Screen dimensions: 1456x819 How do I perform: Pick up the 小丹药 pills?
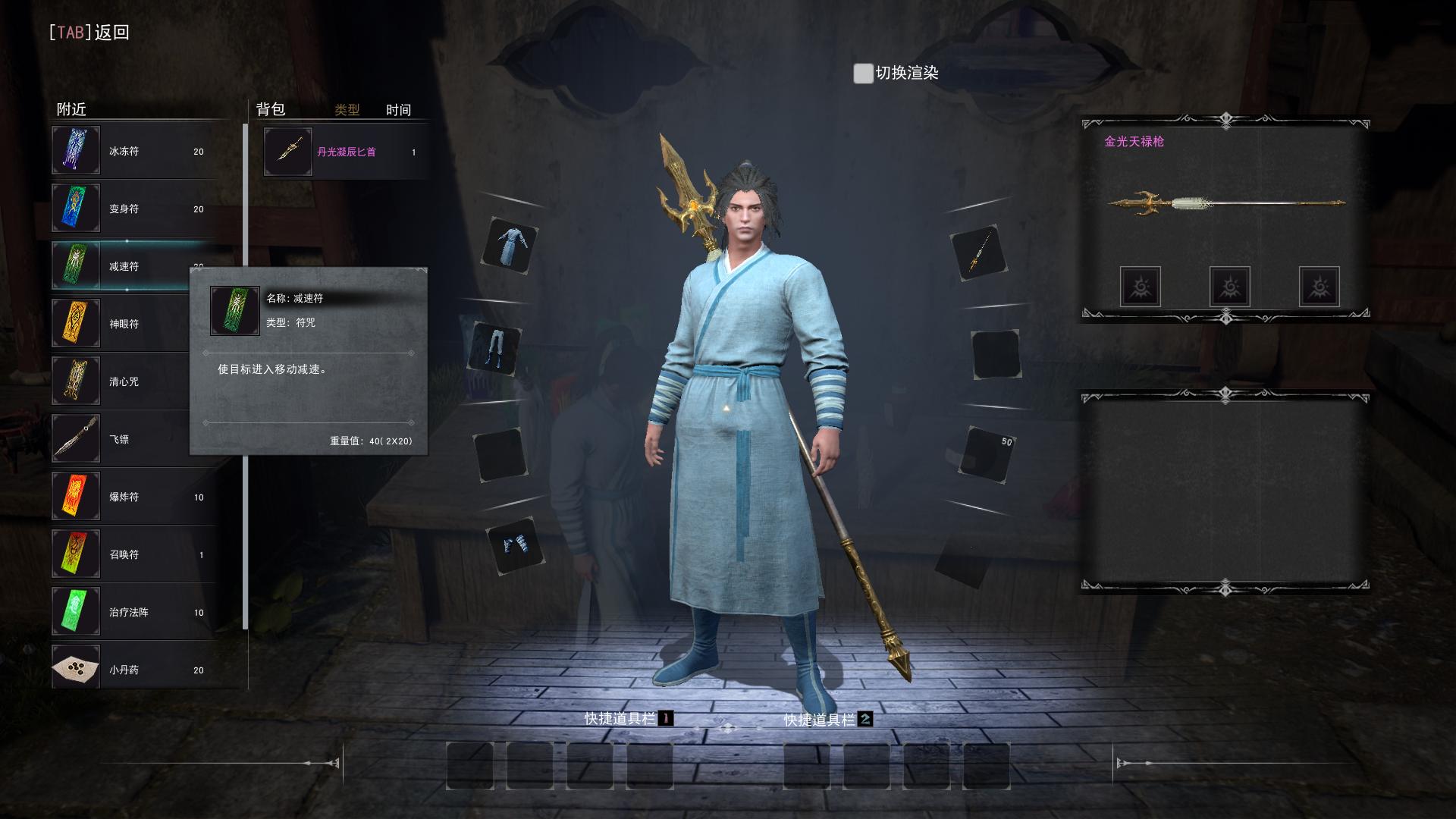tap(133, 670)
